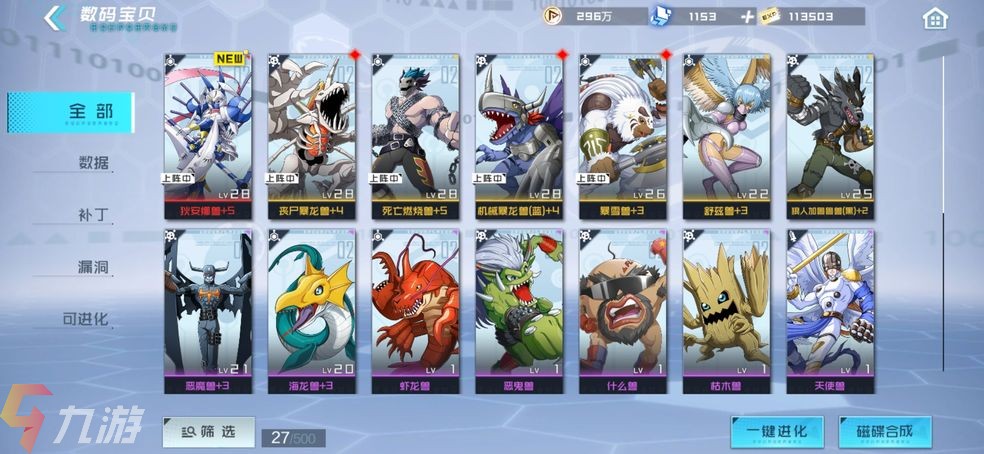Choose the 恶魔兽+3 card
This screenshot has width=984, height=454.
pos(207,310)
